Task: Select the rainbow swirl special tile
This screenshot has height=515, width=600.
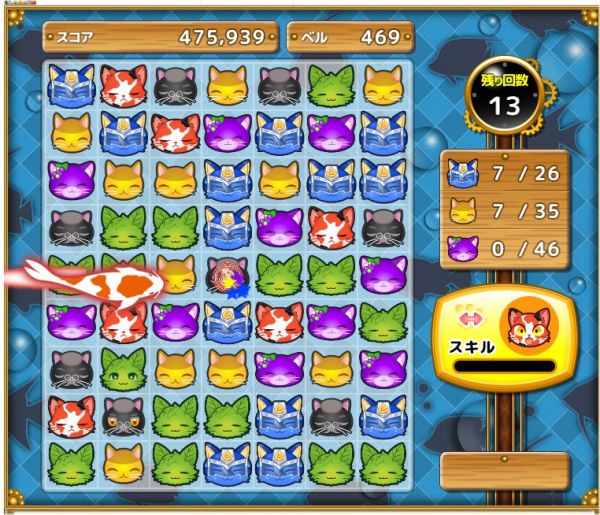Action: click(x=227, y=275)
